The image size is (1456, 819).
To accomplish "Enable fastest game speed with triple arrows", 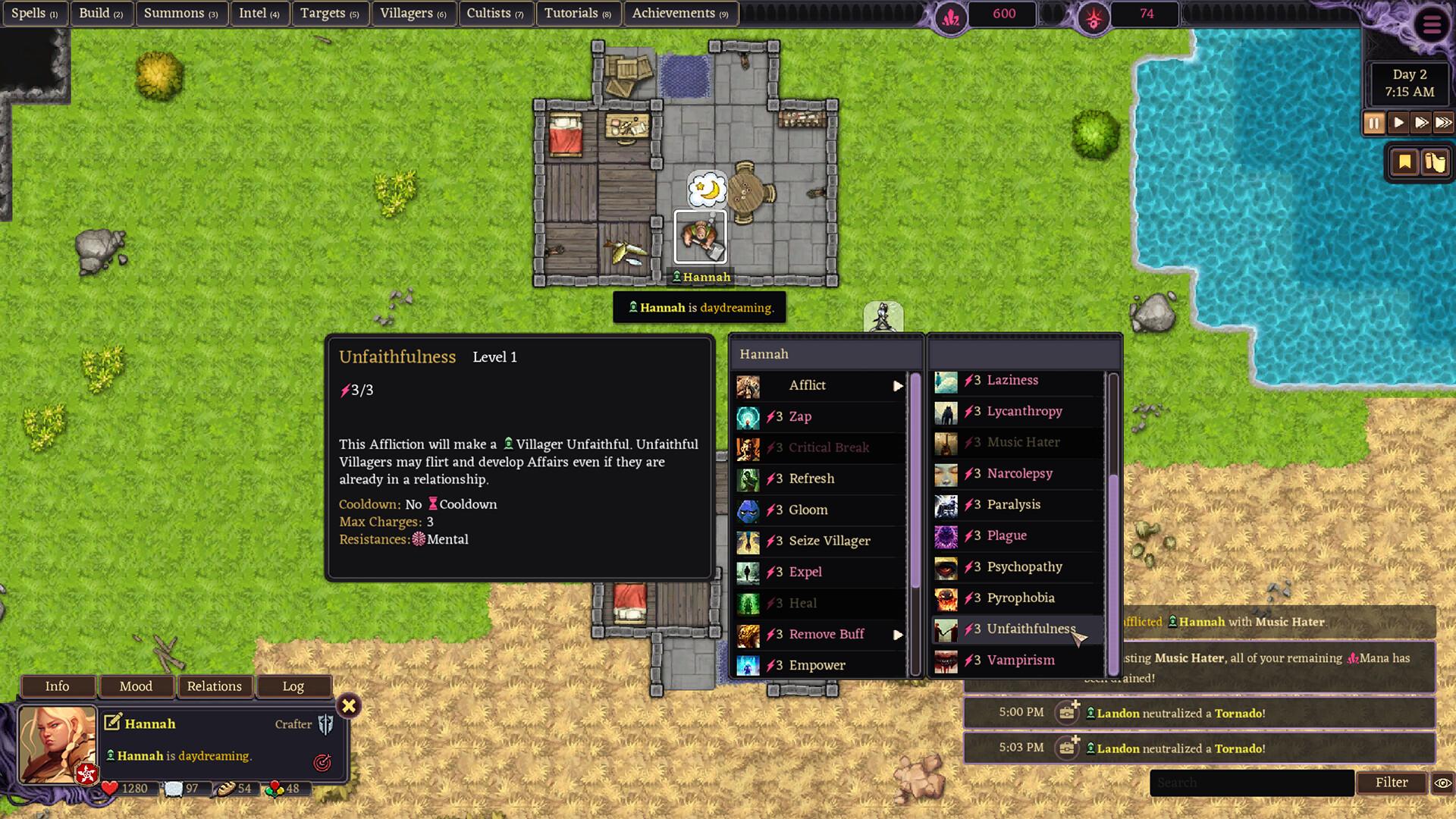I will coord(1443,122).
